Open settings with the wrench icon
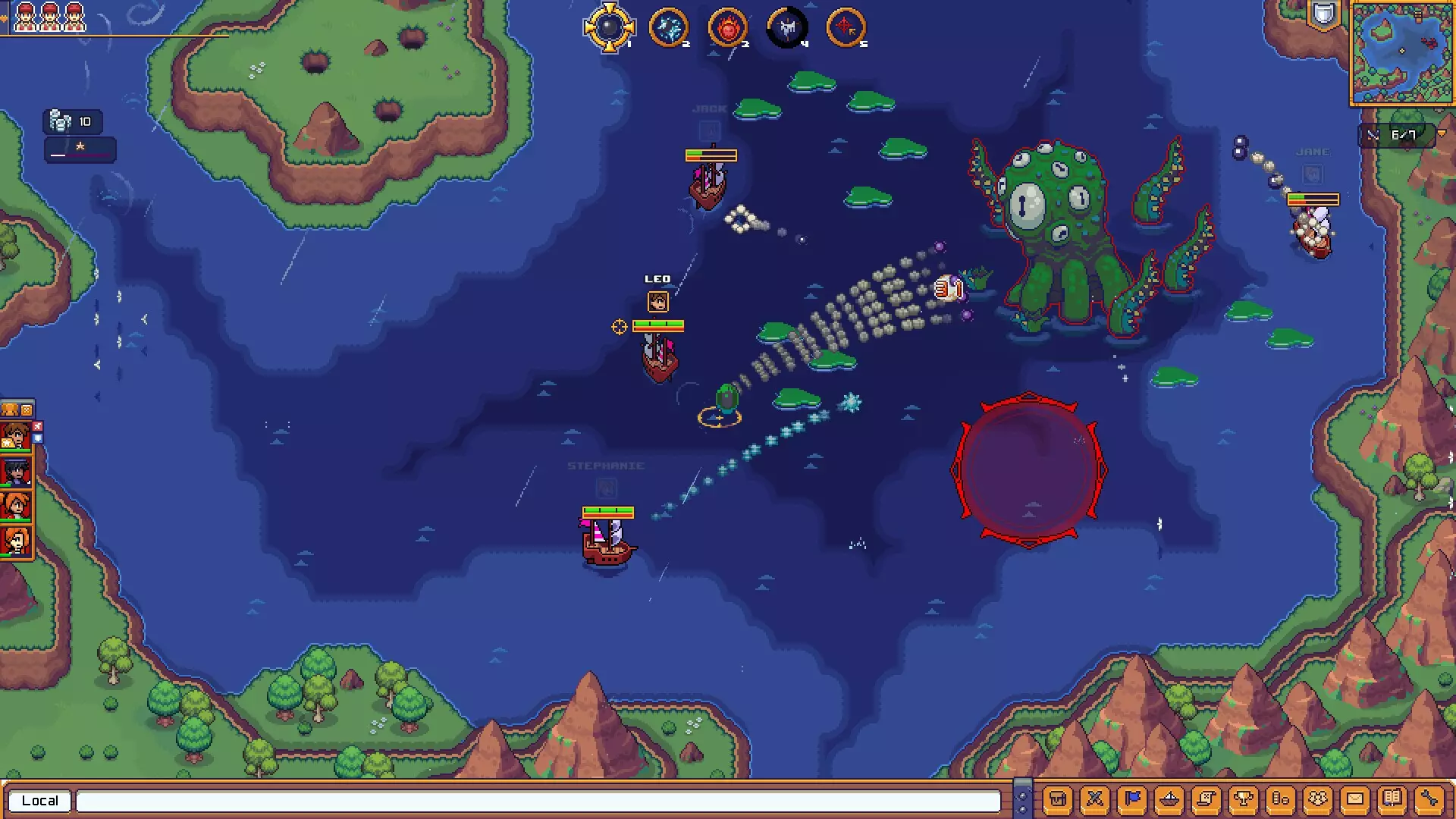This screenshot has height=819, width=1456. (x=1429, y=799)
